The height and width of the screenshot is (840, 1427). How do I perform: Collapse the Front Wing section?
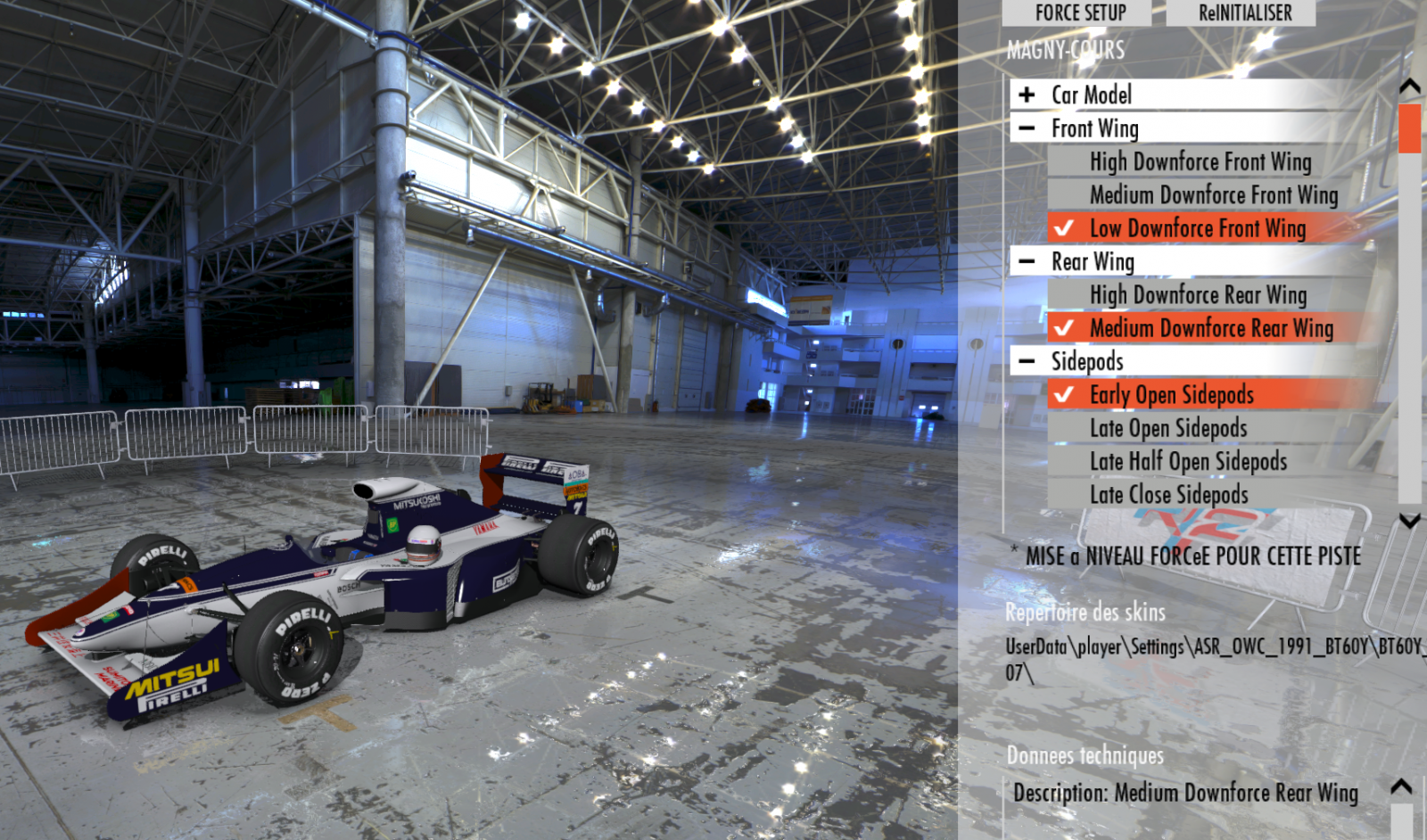click(x=1027, y=128)
